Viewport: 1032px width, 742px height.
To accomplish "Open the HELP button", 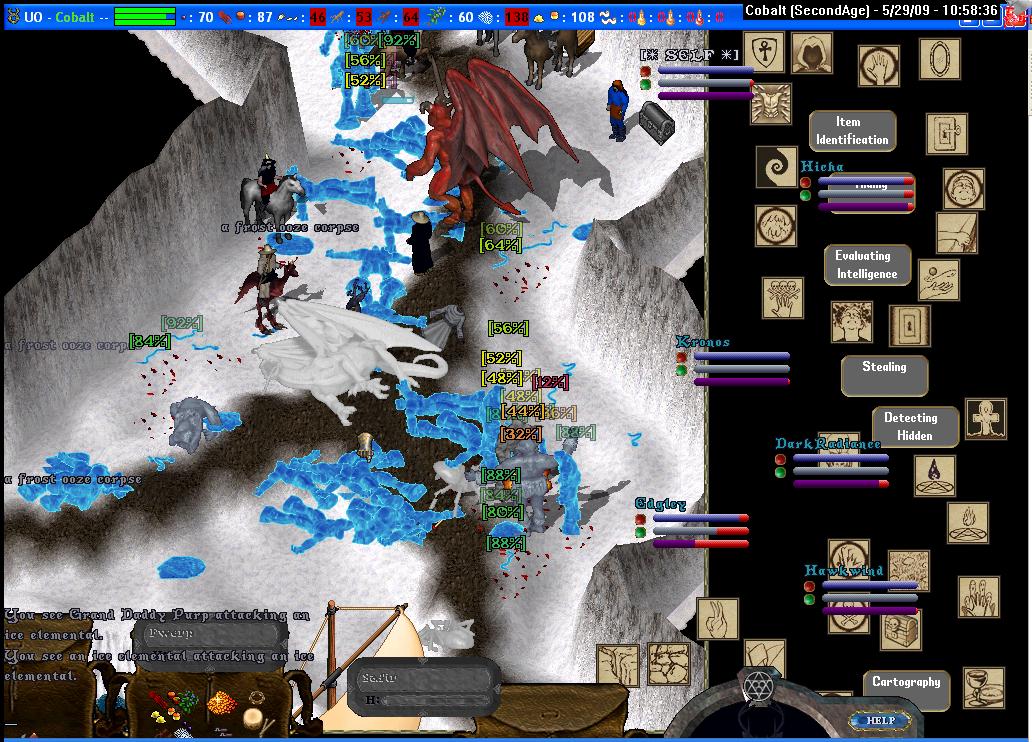I will click(881, 720).
